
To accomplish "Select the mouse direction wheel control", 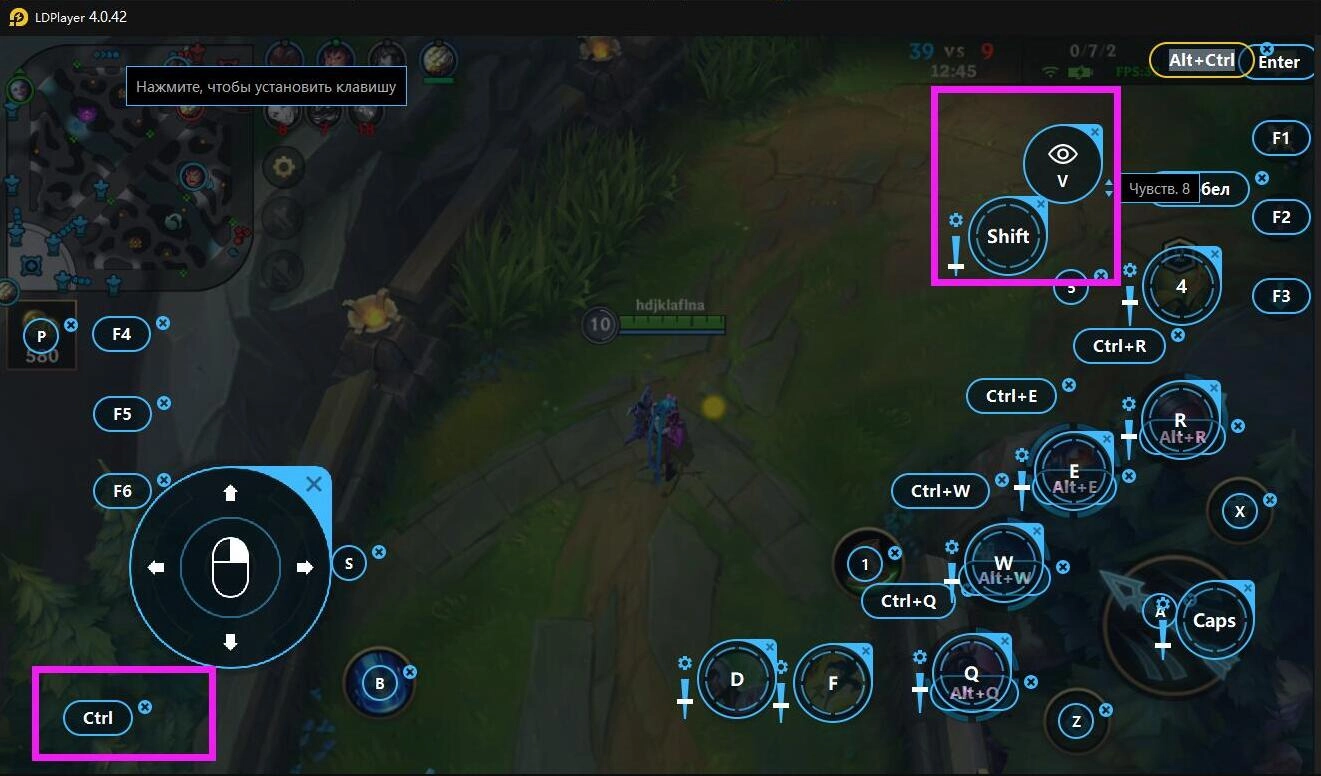I will (x=230, y=566).
